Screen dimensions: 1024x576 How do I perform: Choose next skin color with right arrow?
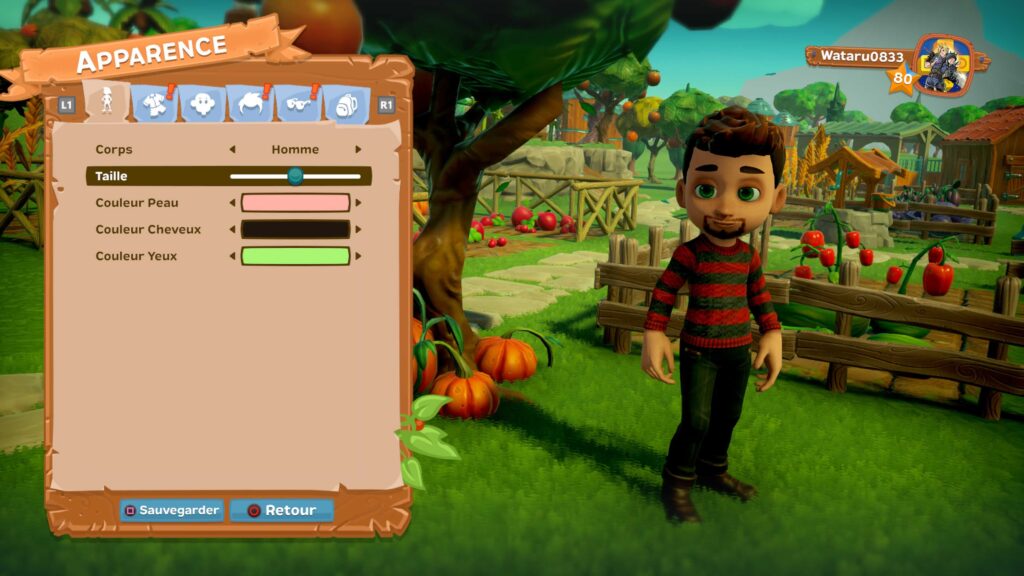(x=358, y=203)
